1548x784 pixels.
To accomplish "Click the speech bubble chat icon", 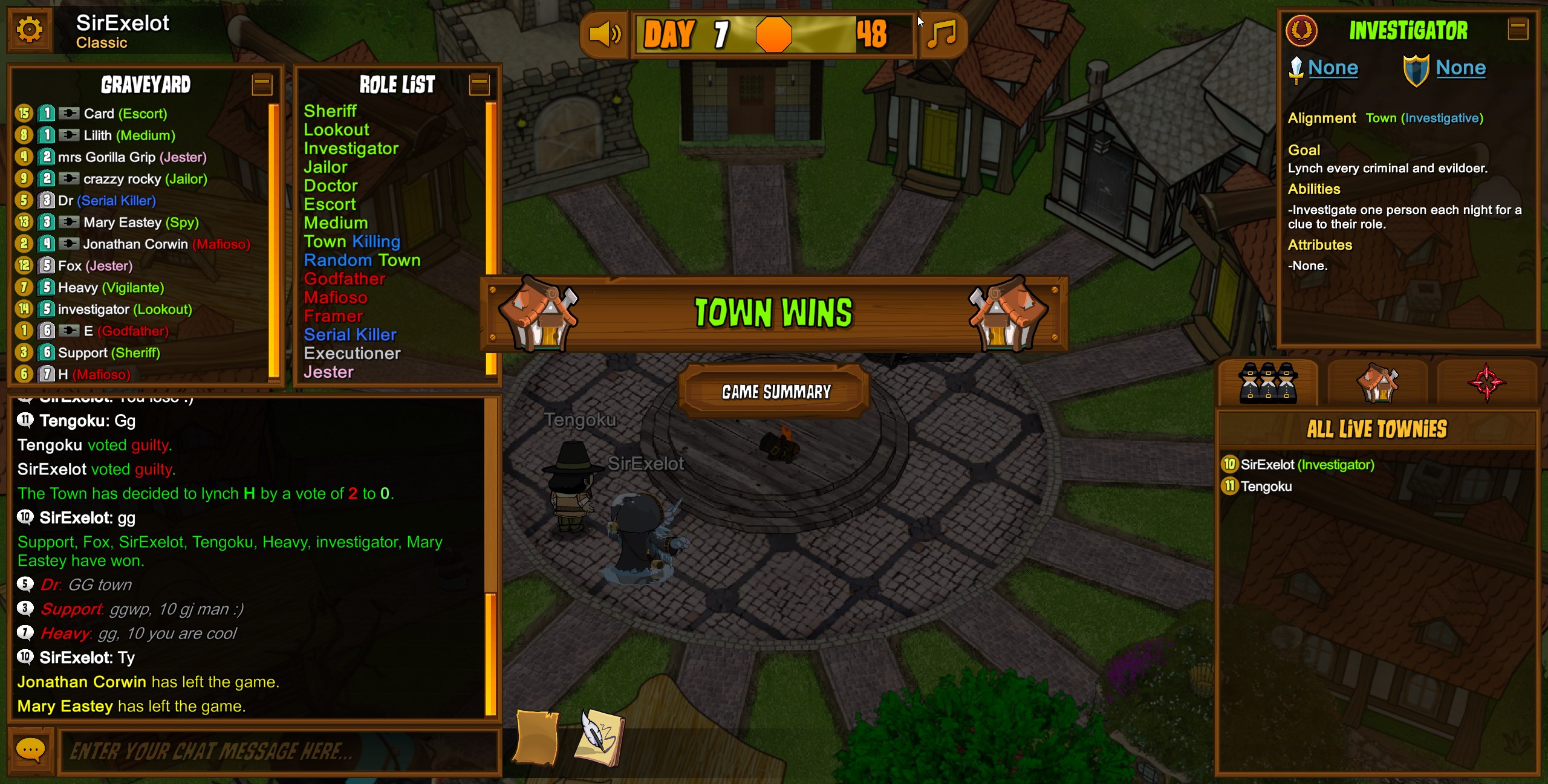I will pyautogui.click(x=30, y=750).
